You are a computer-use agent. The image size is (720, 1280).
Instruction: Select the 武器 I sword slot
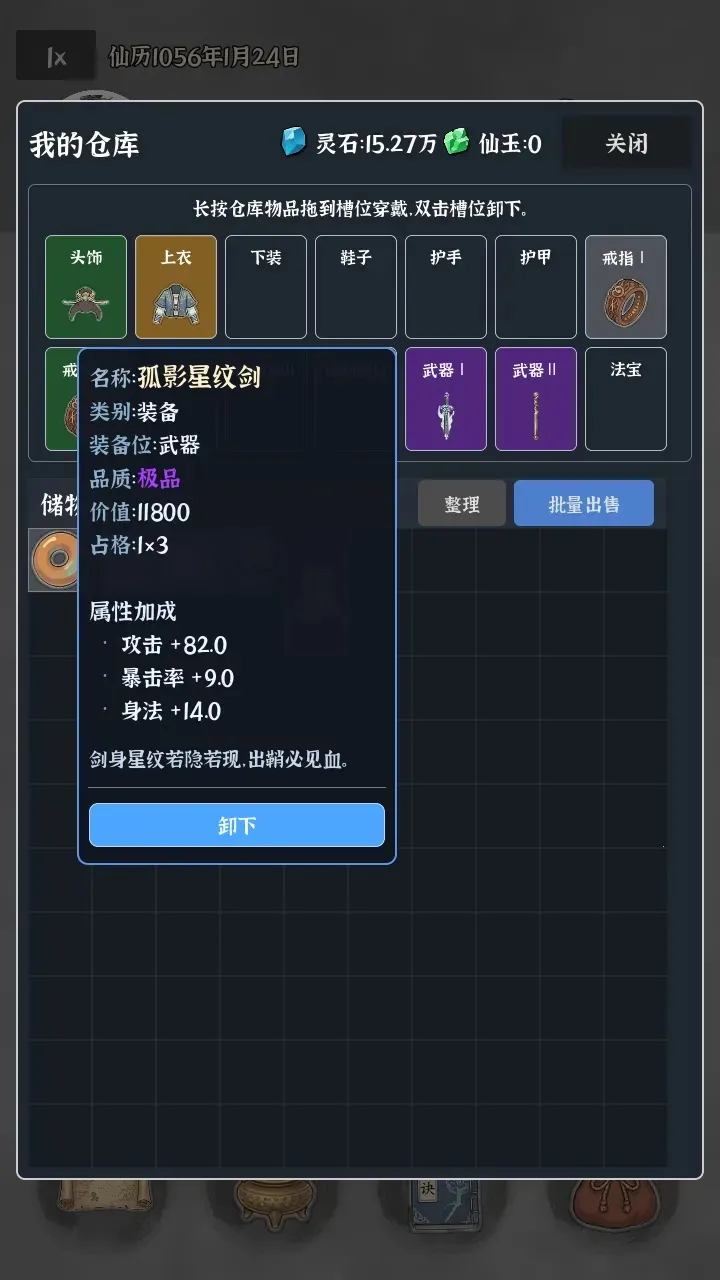(446, 399)
